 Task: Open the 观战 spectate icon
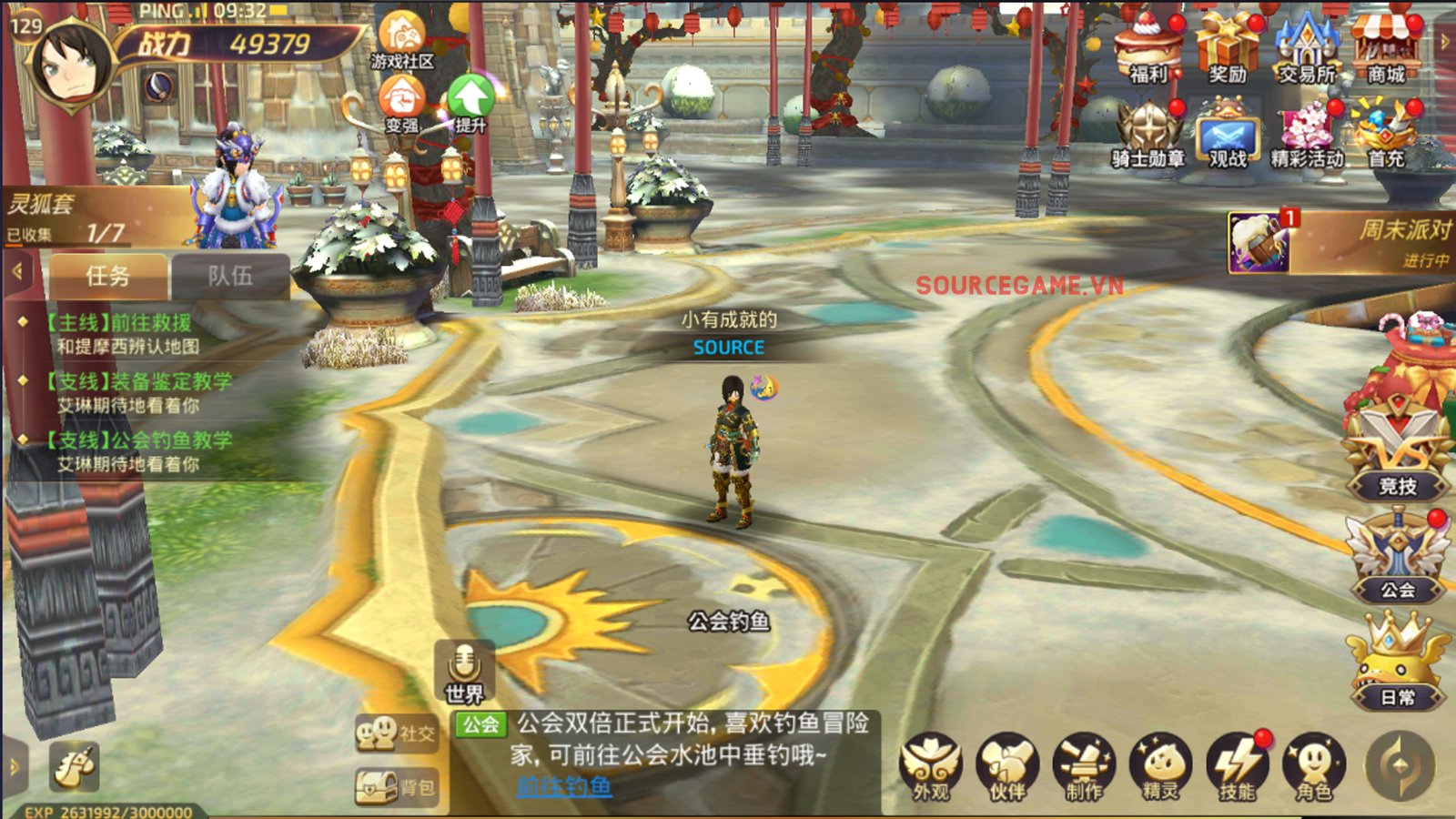1227,136
